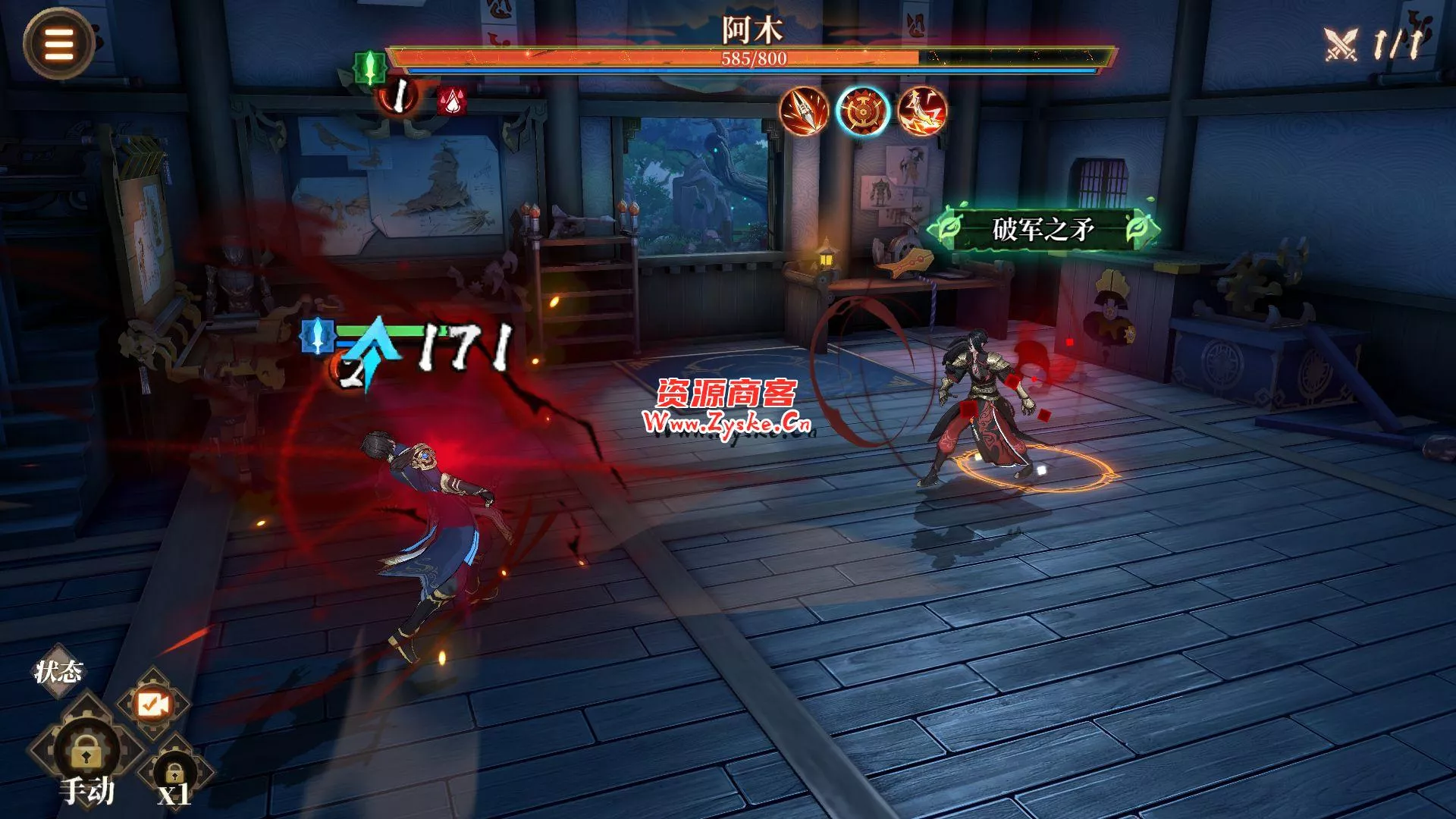Viewport: 1456px width, 819px height.
Task: Inspect the boss's lightning blade skill icon
Action: (922, 111)
